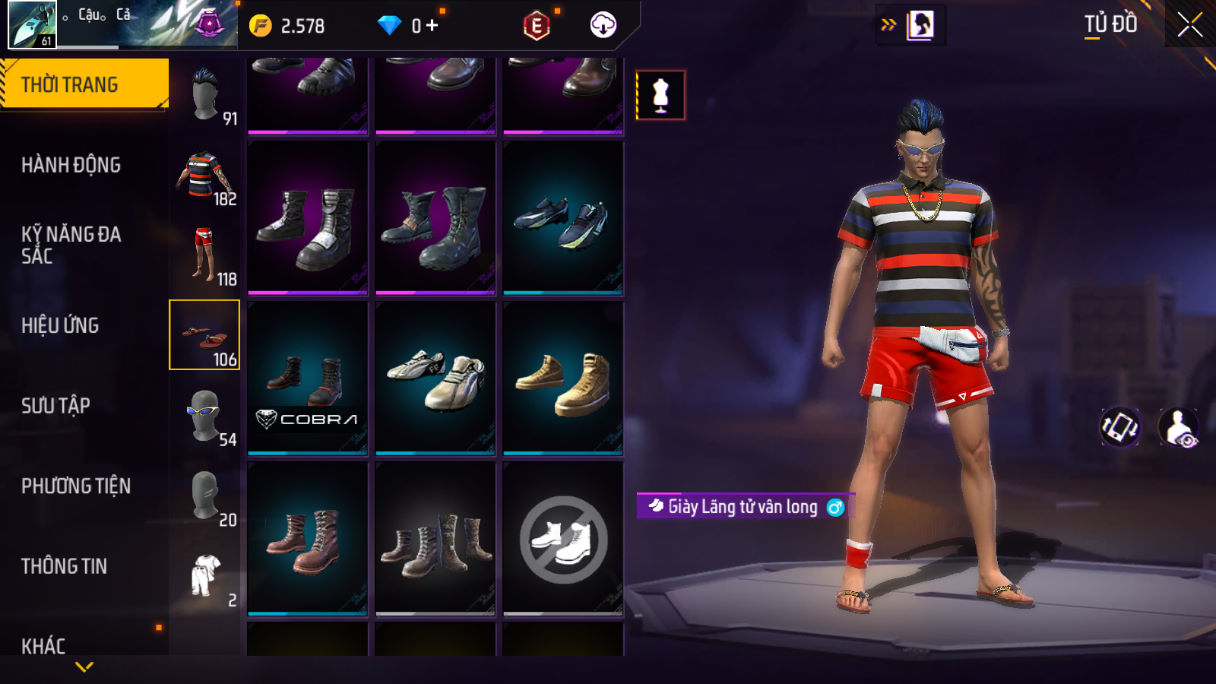The image size is (1216, 684).
Task: Open the THỜI TRANG category
Action: [x=84, y=85]
